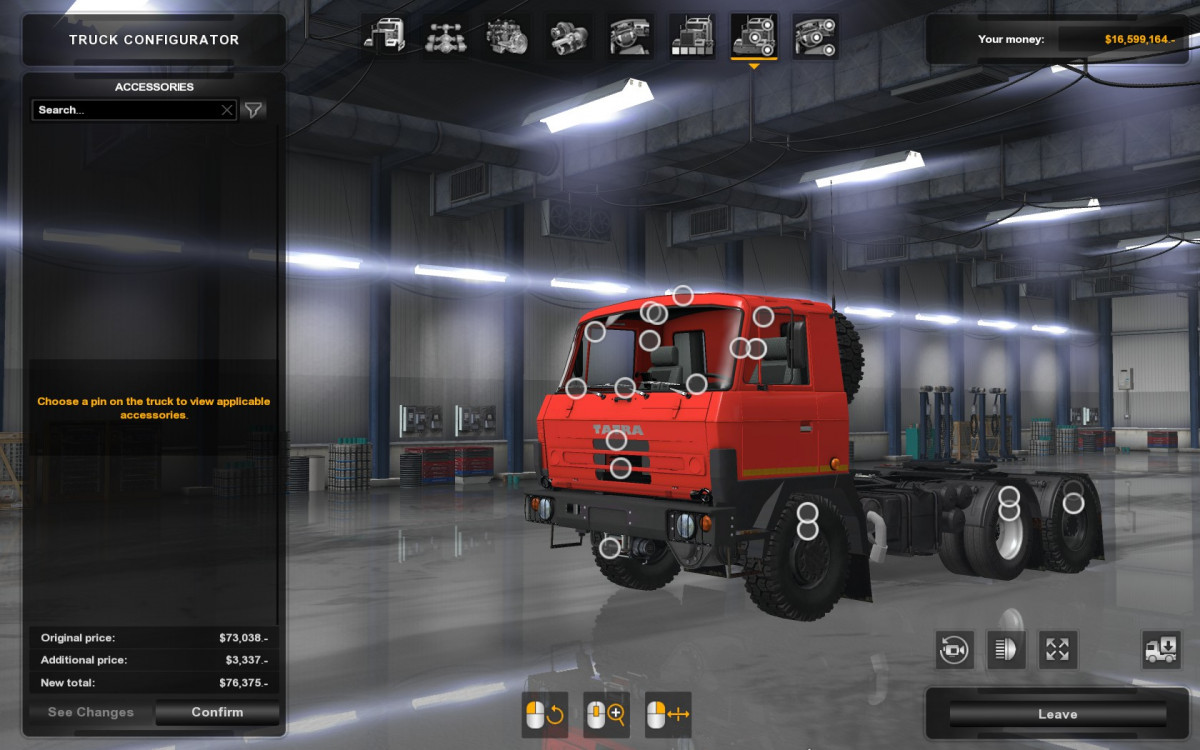This screenshot has width=1200, height=750.
Task: Open the chassis configuration tab
Action: coord(445,36)
